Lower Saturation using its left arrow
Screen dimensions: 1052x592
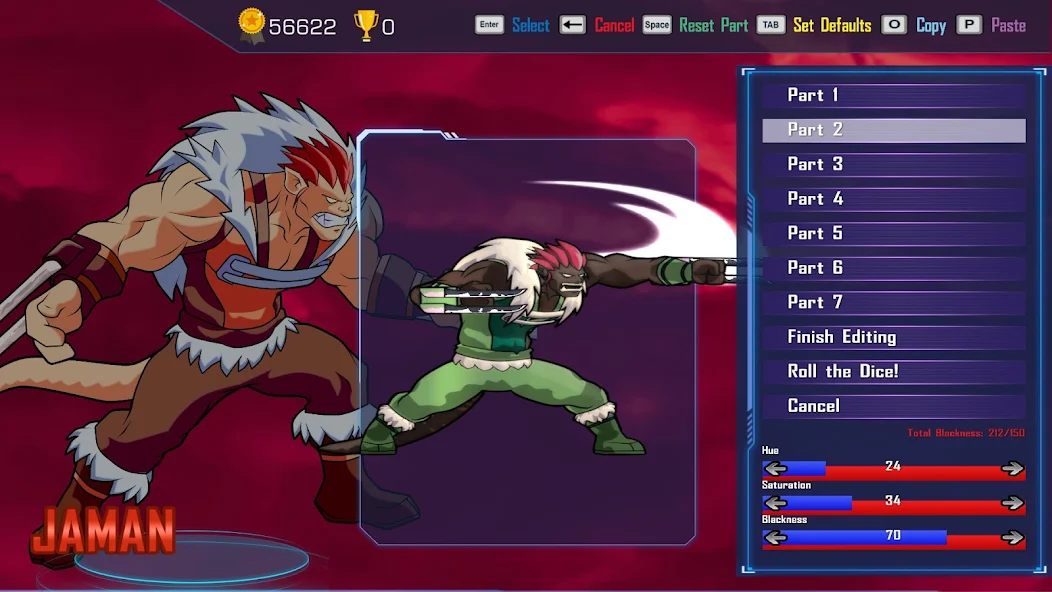click(x=775, y=502)
